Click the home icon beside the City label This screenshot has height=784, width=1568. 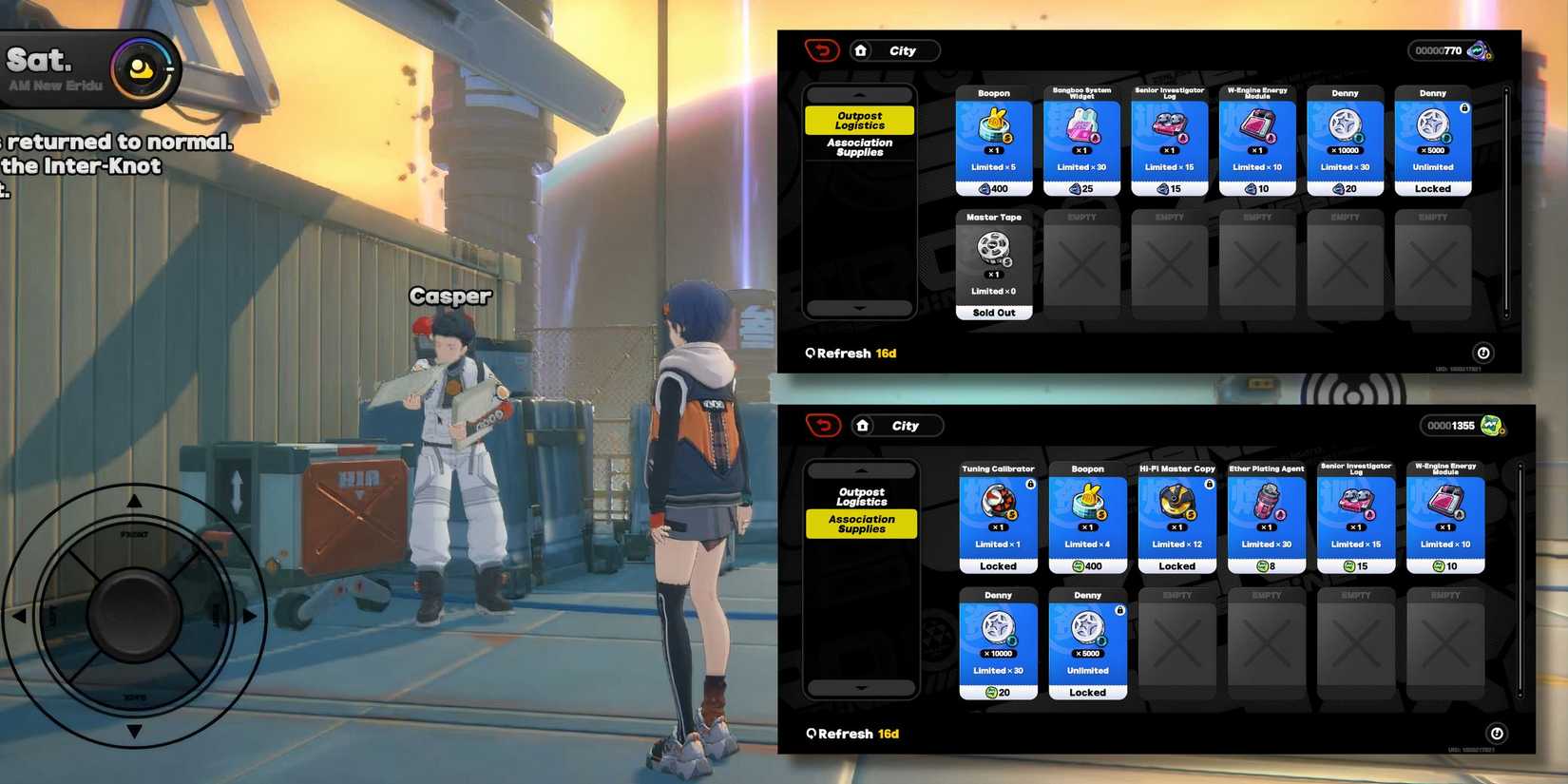tap(862, 50)
